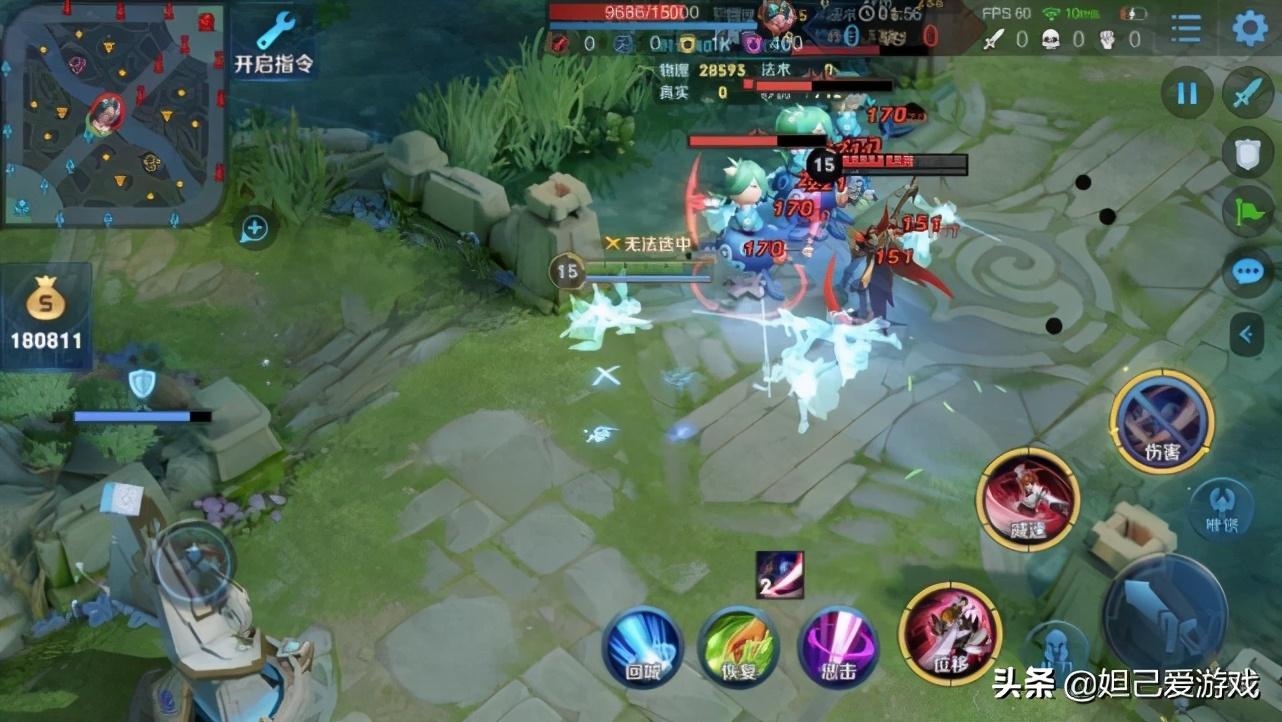This screenshot has width=1282, height=722.
Task: Send the attack signal with the sword icon
Action: 1247,94
